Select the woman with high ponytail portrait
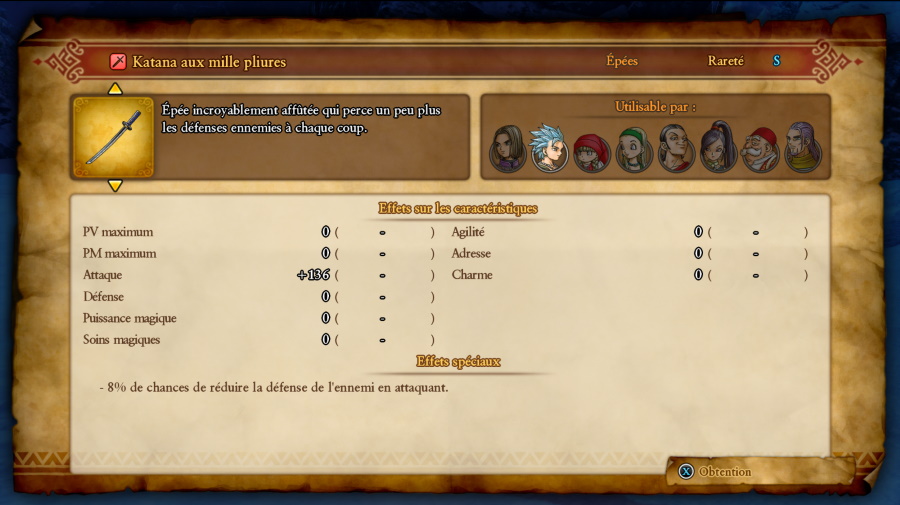Viewport: 900px width, 505px height. (717, 148)
